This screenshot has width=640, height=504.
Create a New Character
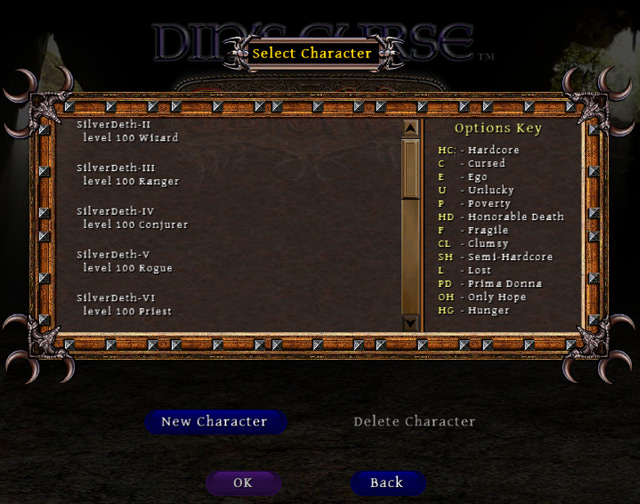point(214,422)
